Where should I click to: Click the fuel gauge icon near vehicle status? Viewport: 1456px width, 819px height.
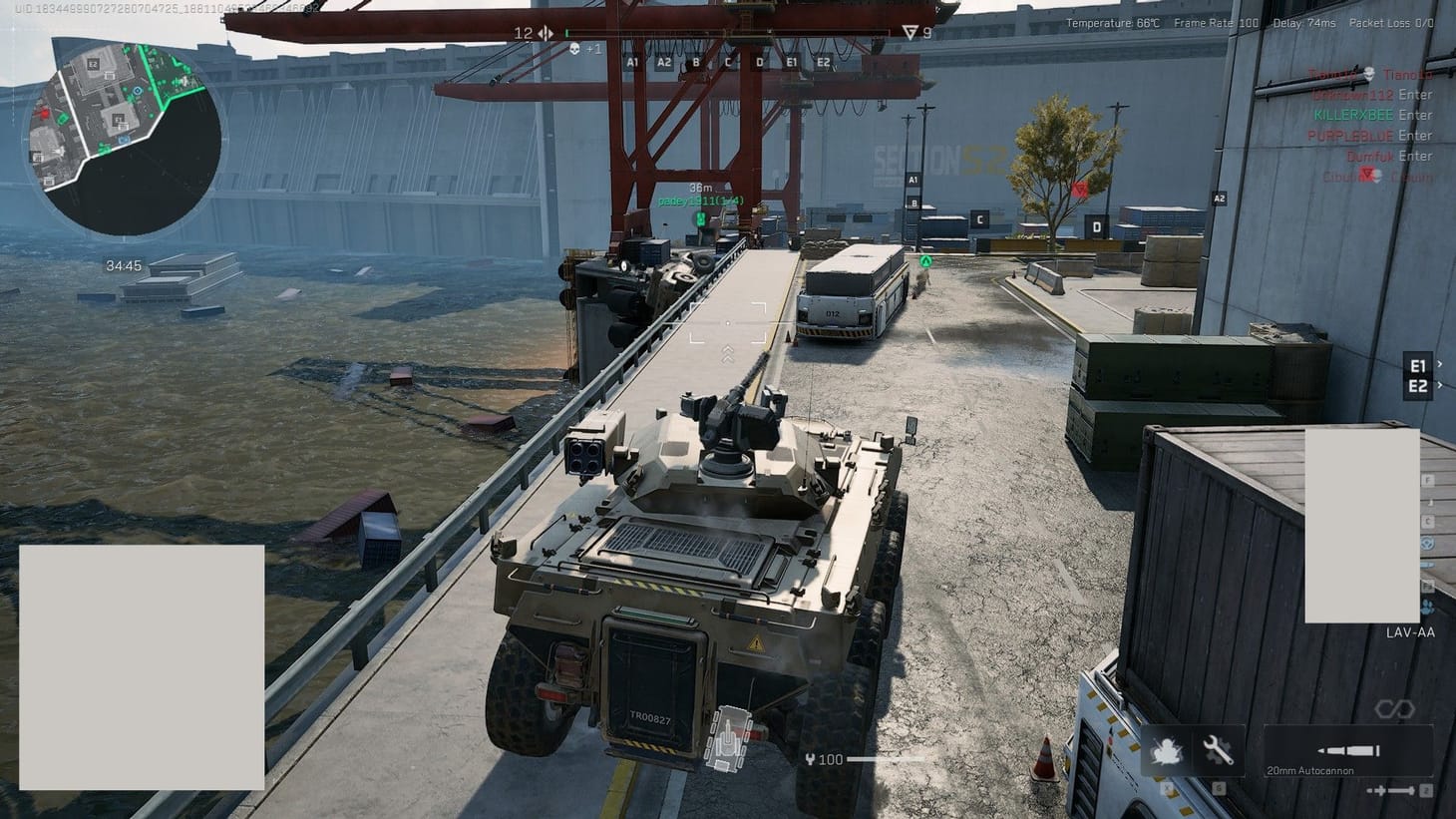[809, 759]
